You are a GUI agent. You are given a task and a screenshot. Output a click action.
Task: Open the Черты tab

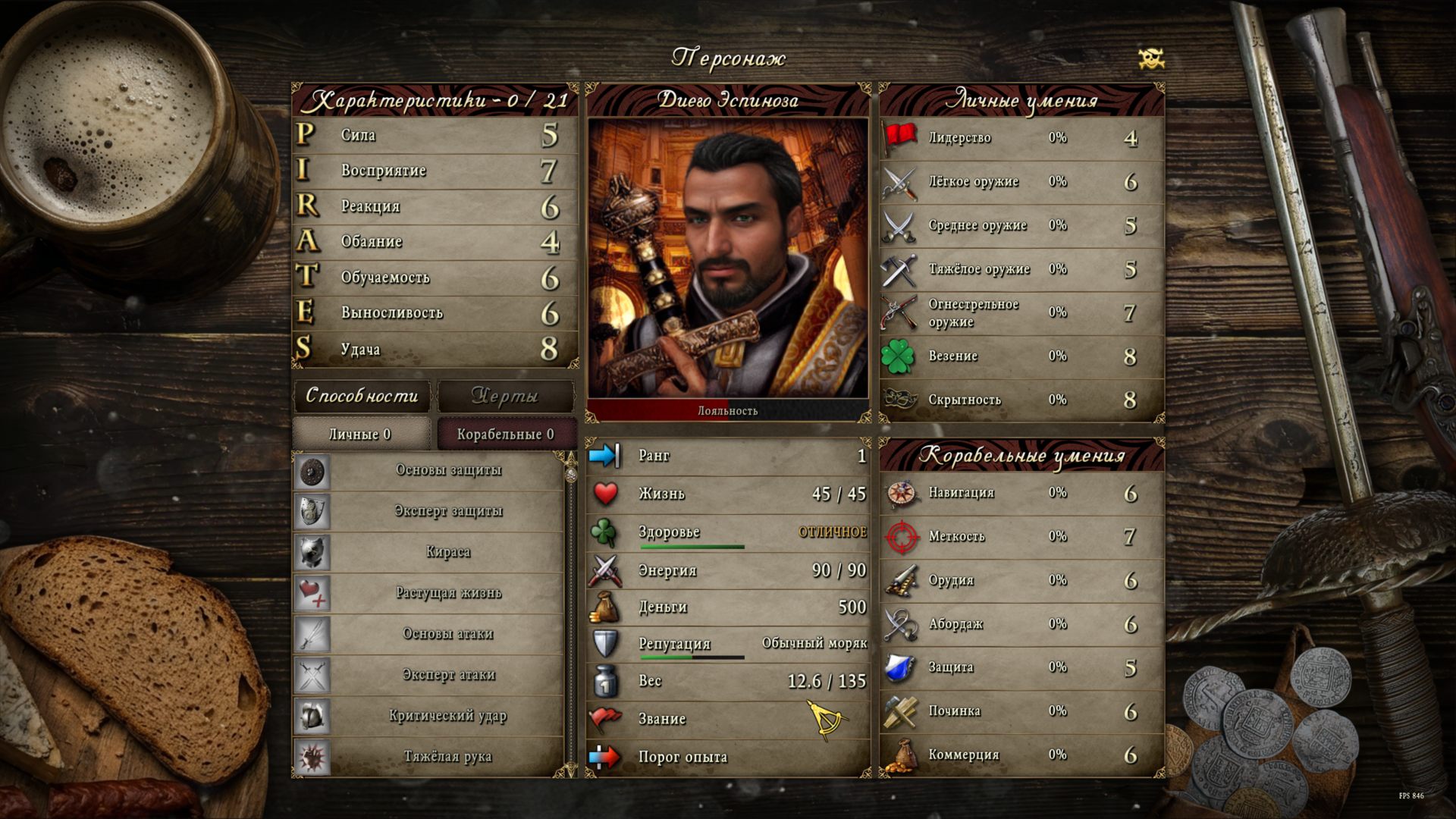[505, 396]
